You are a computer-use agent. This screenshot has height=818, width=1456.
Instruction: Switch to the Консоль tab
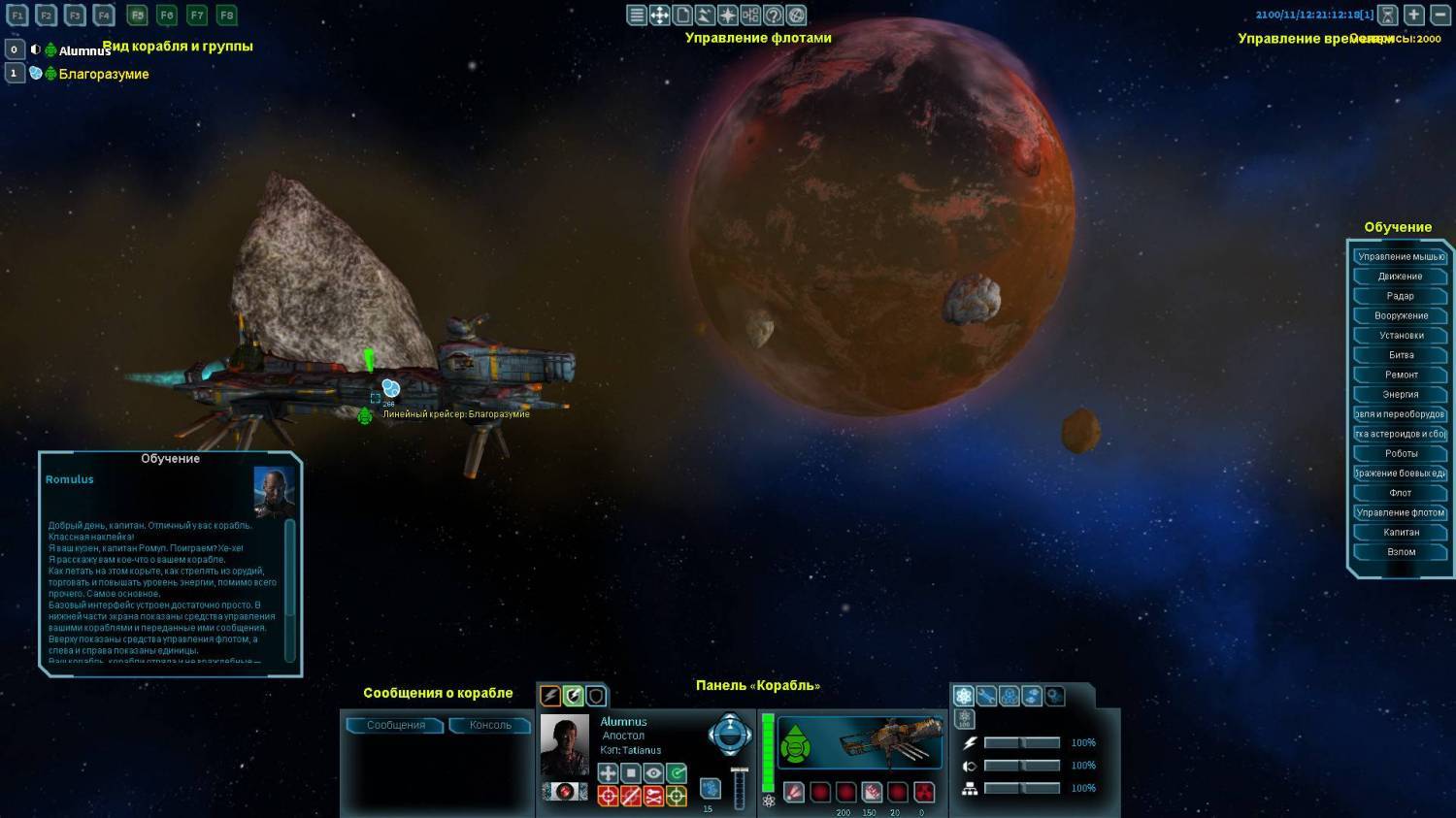[489, 725]
